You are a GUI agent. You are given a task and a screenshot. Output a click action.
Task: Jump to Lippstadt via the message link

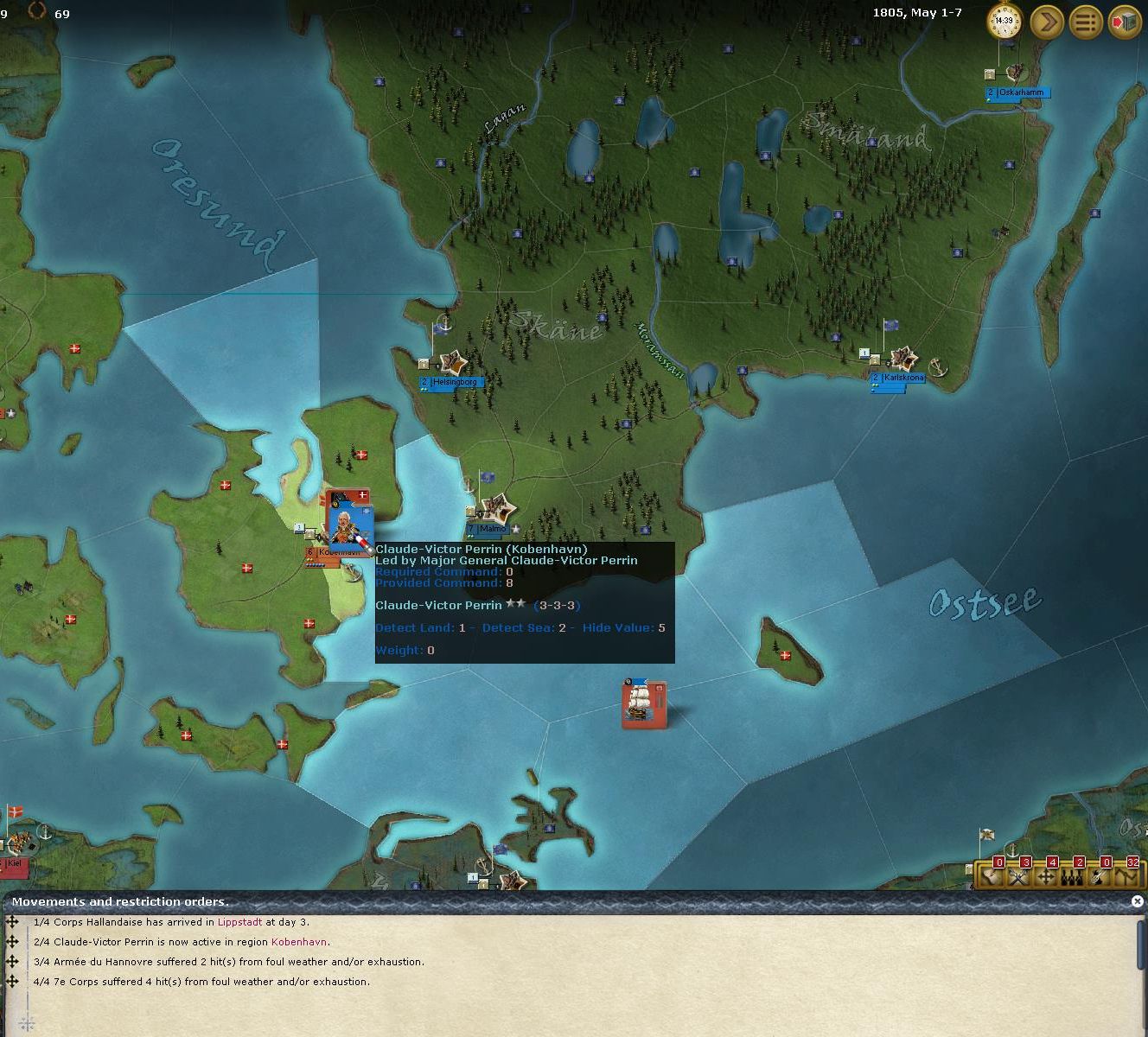tap(239, 922)
